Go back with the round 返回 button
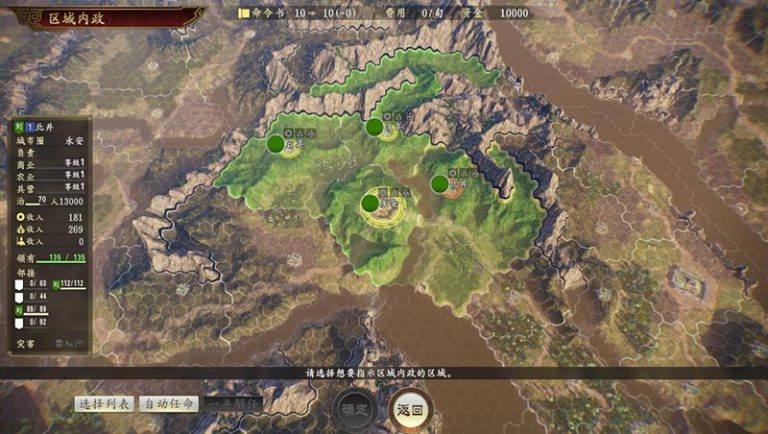Viewport: 768px width, 434px height. click(x=408, y=408)
